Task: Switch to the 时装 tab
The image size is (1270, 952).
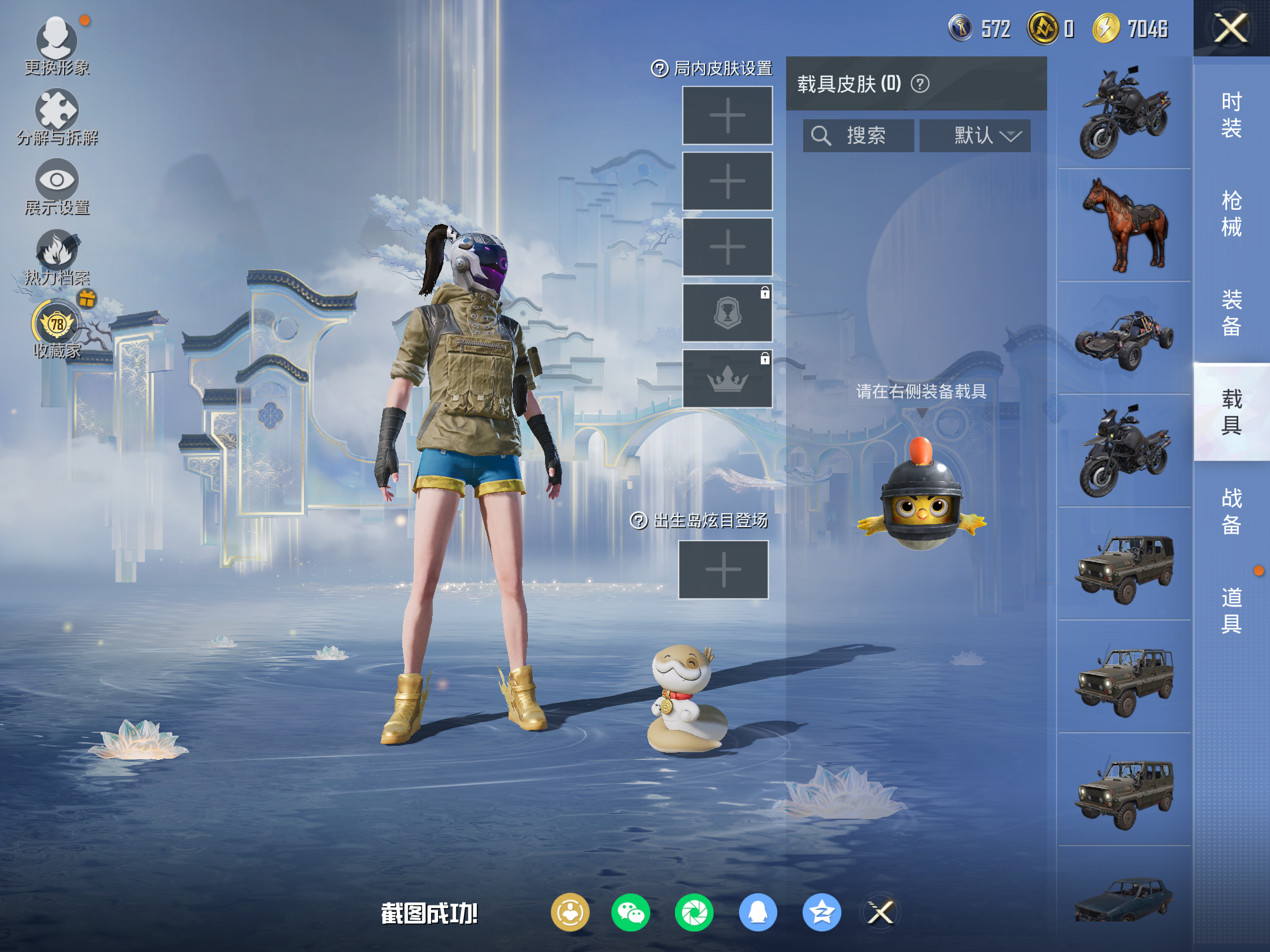Action: coord(1231,115)
